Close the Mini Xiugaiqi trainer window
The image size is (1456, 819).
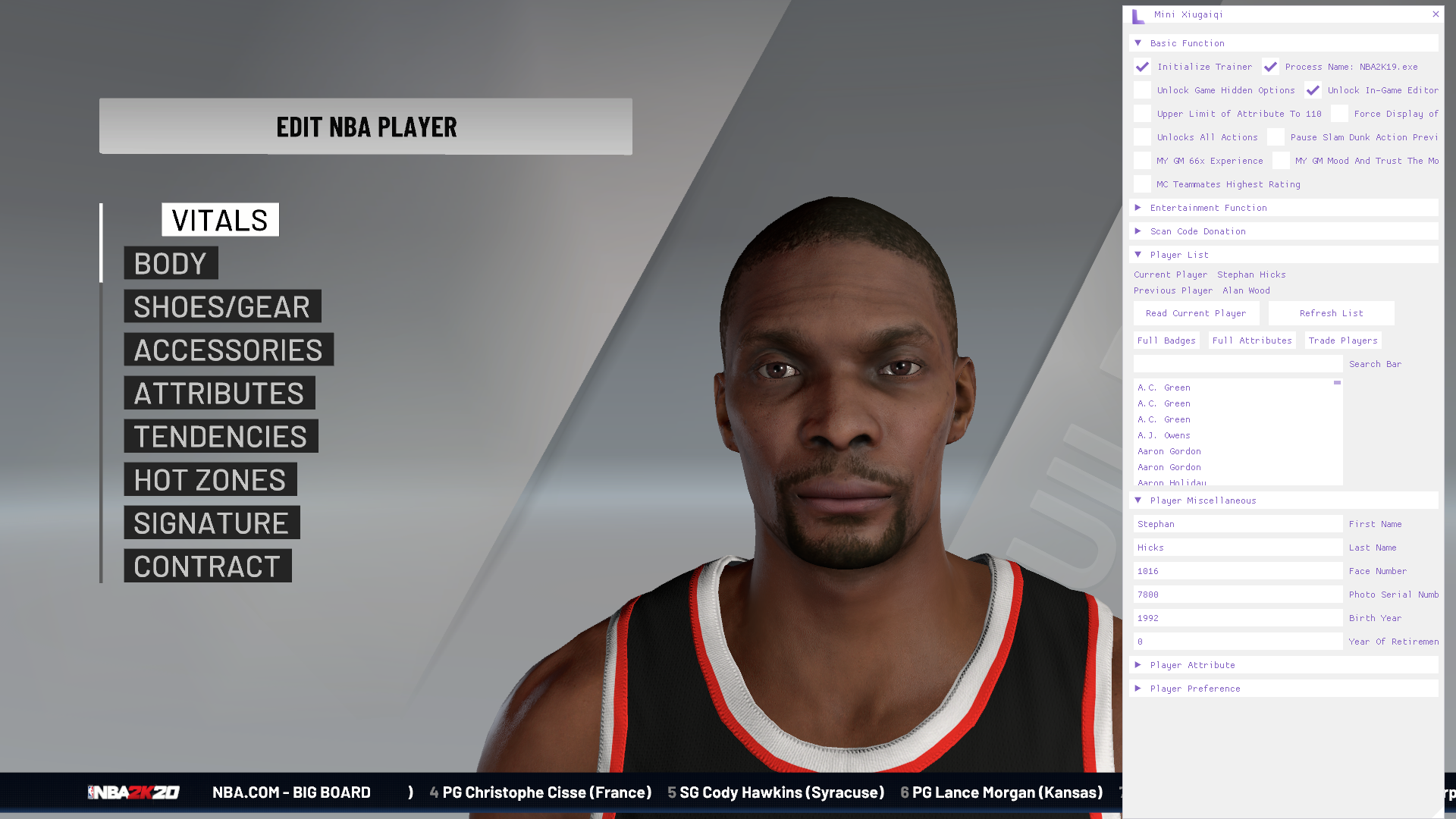(1436, 14)
